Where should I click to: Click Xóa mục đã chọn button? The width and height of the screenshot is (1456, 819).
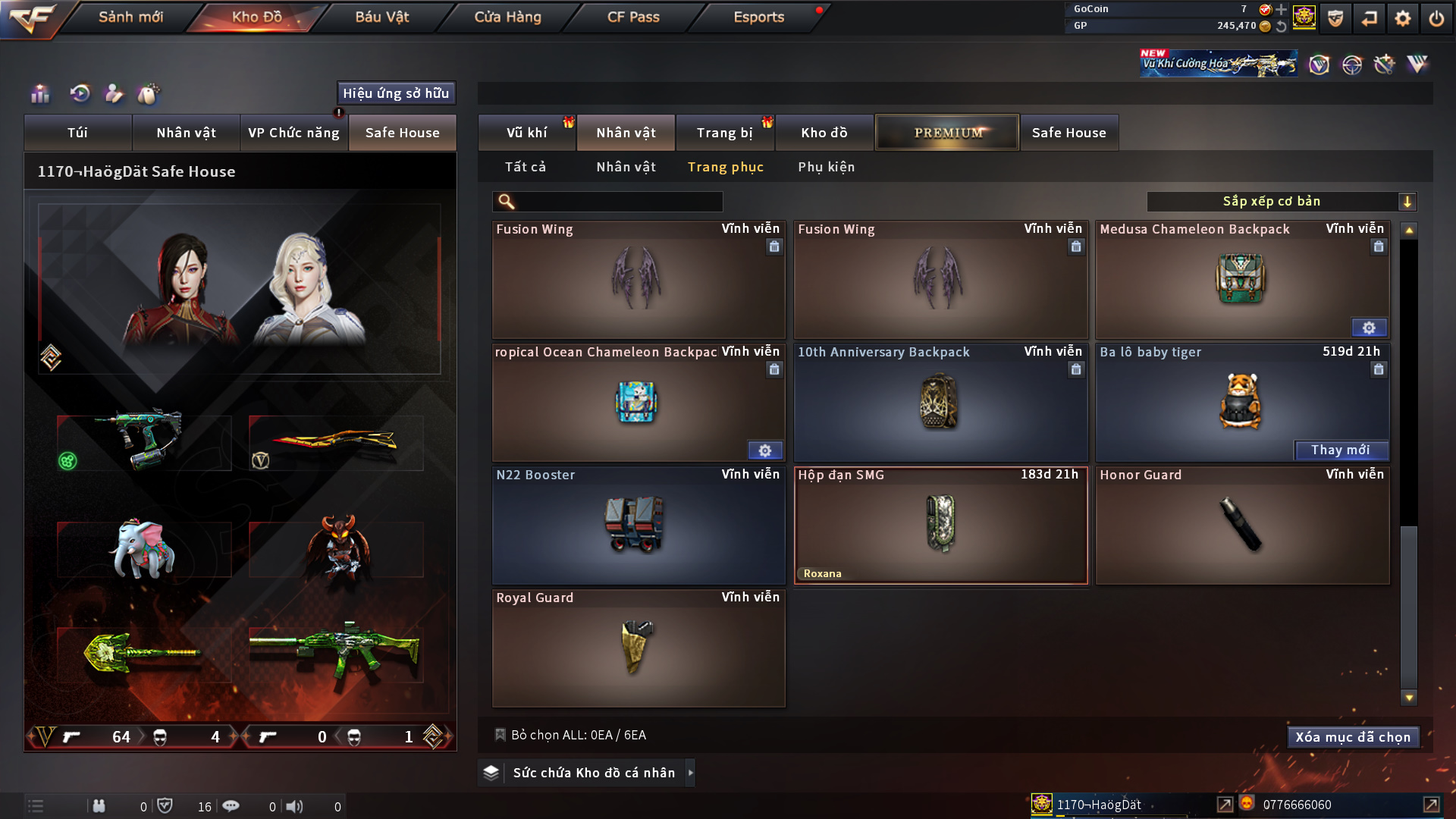[1352, 737]
